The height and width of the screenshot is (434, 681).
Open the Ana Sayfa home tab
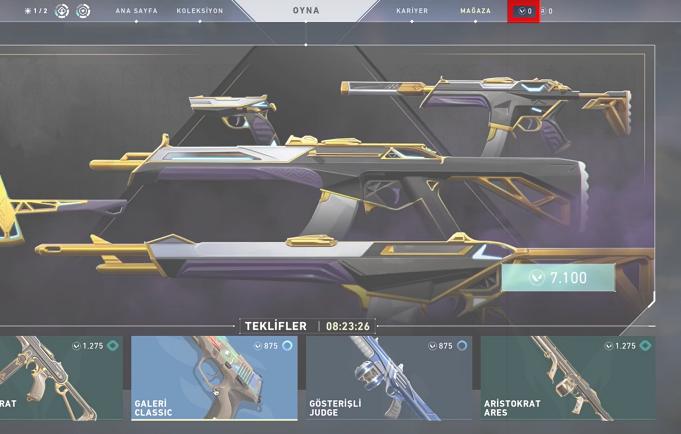pyautogui.click(x=136, y=10)
